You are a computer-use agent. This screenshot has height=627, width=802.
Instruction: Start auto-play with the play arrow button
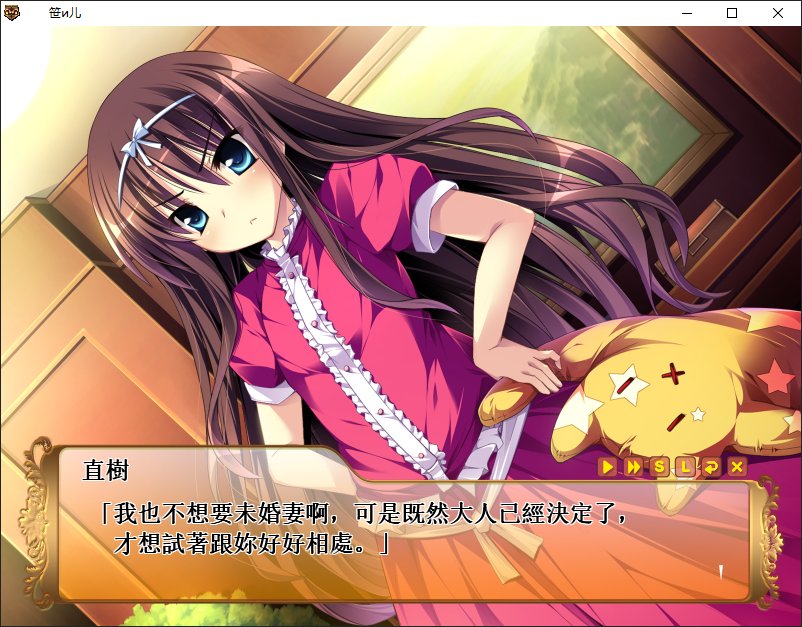pos(607,467)
